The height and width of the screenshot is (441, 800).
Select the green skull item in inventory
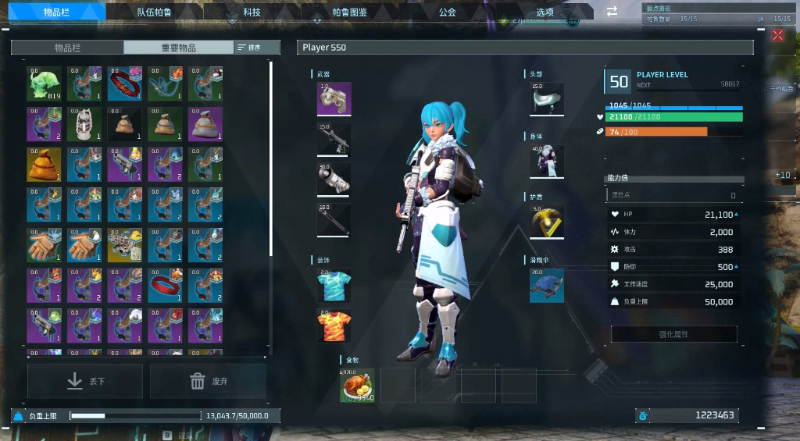click(x=43, y=84)
